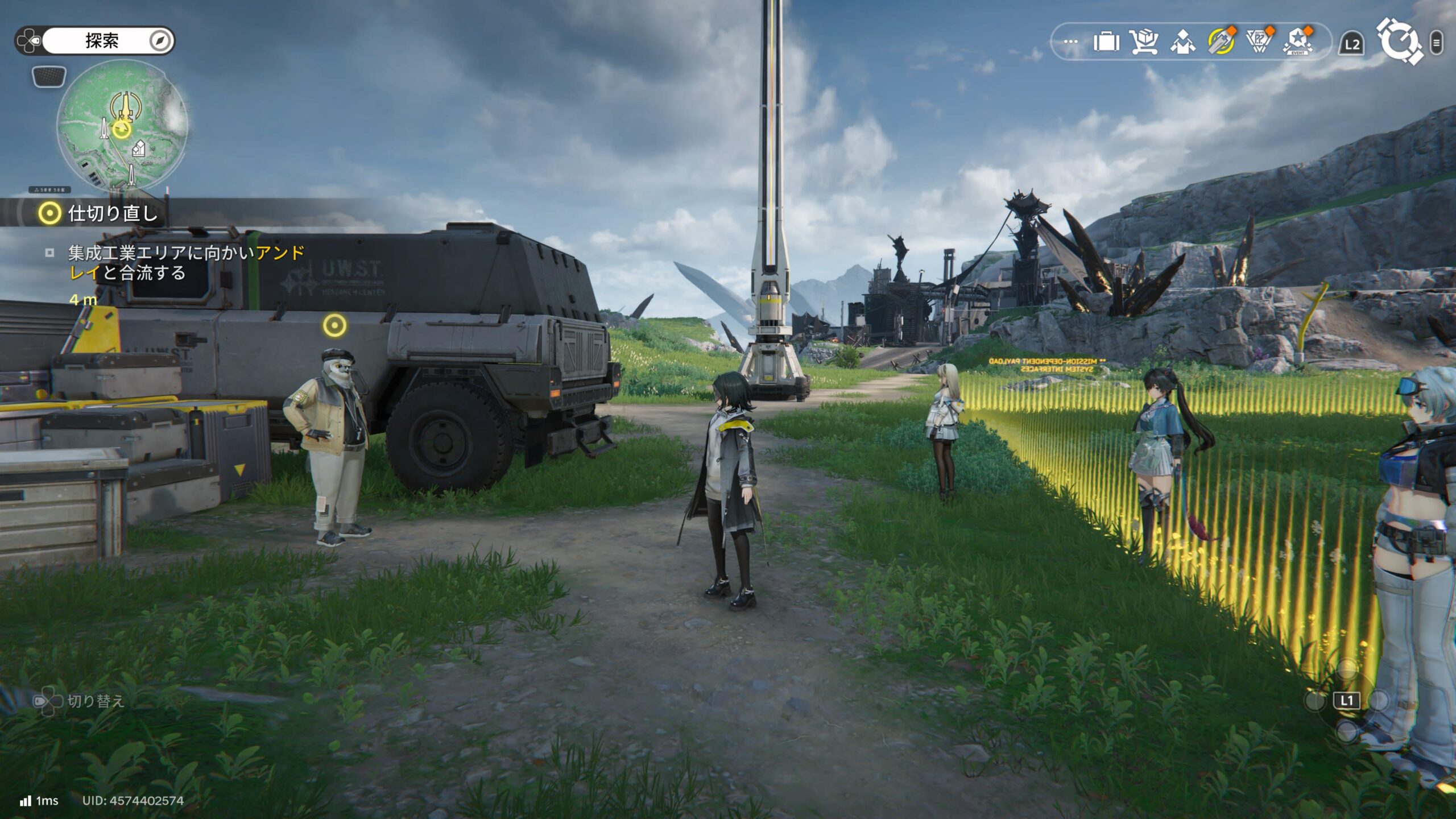Viewport: 1456px width, 819px height.
Task: Click the grille-shaped button beside minimap
Action: click(x=49, y=76)
